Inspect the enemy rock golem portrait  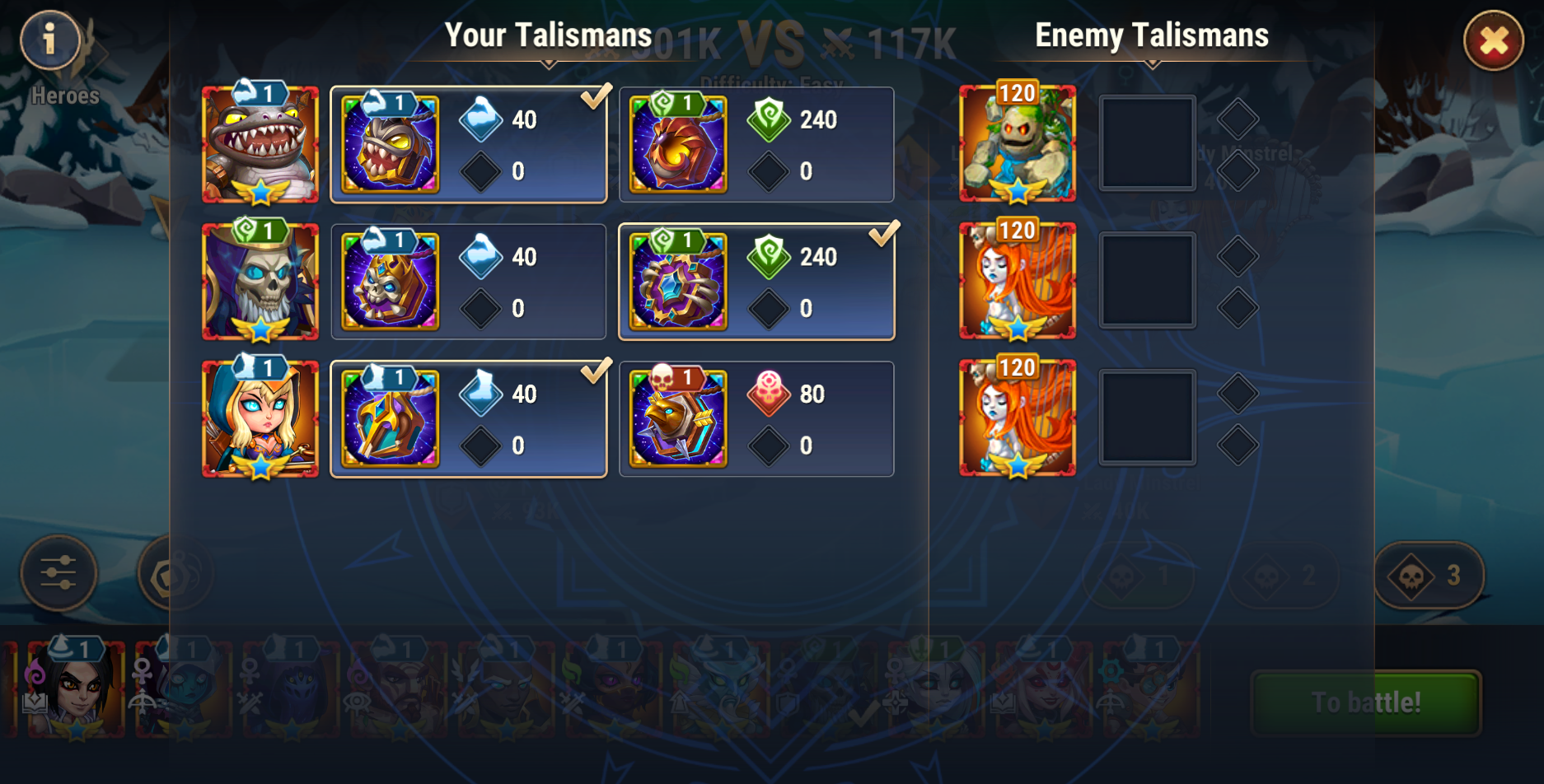1018,145
